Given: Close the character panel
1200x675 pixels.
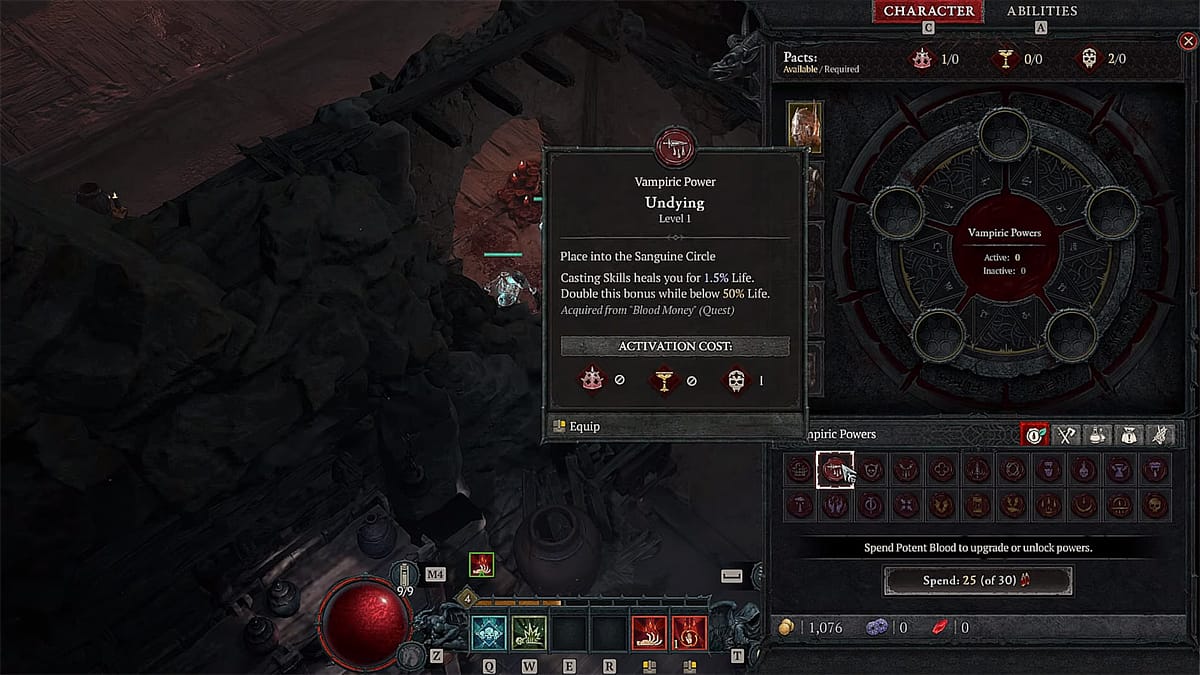Looking at the screenshot, I should point(1188,41).
